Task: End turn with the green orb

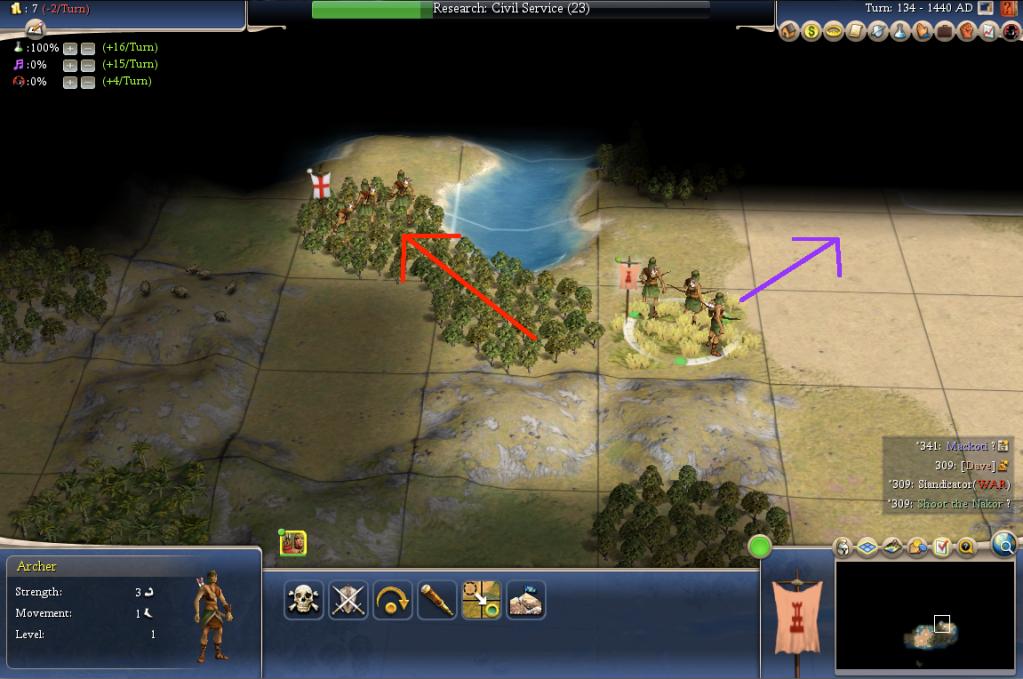Action: [x=760, y=547]
